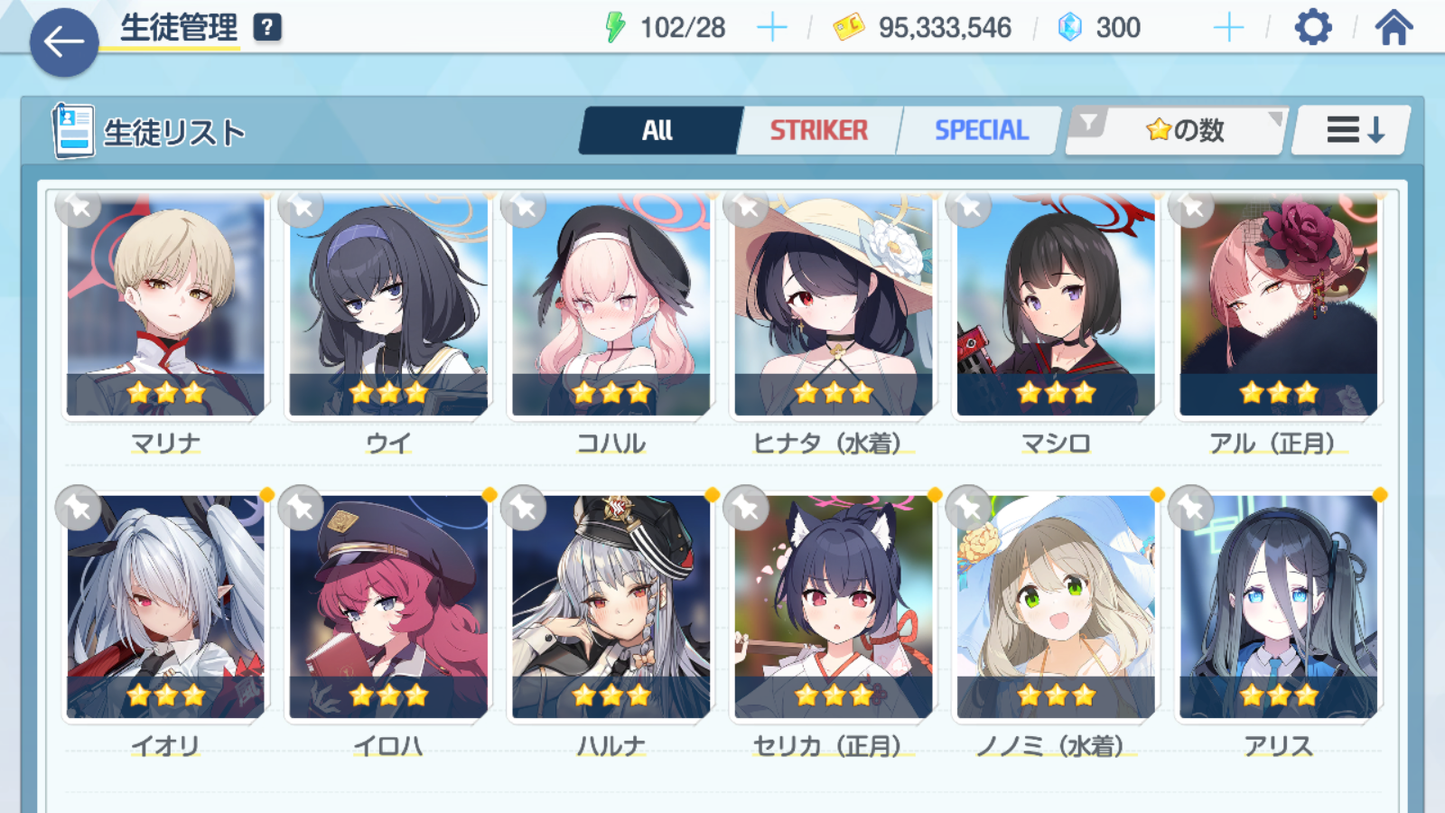The image size is (1445, 813).
Task: Select student イオリ
Action: 166,607
